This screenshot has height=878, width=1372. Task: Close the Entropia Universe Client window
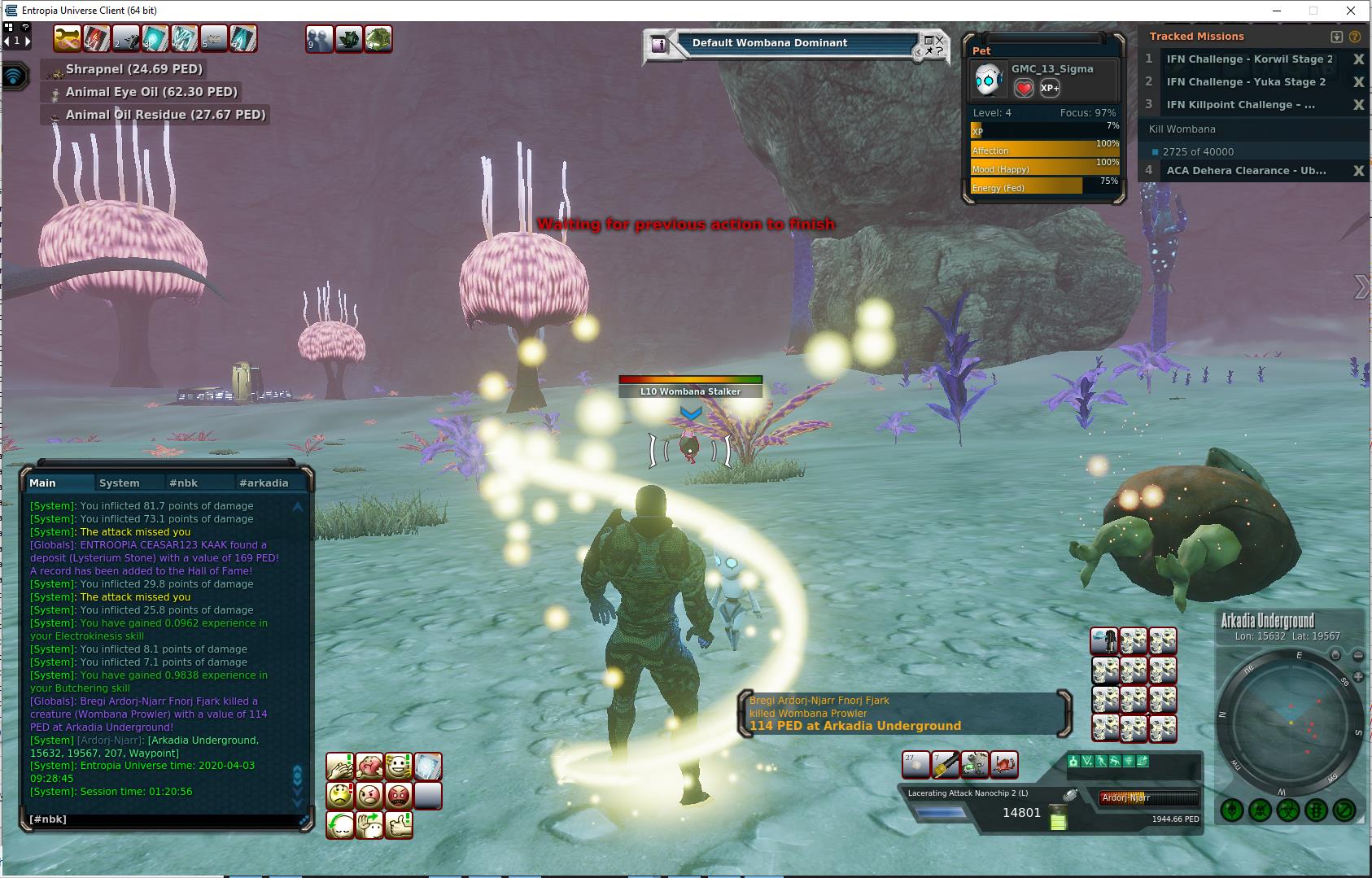[x=1351, y=11]
